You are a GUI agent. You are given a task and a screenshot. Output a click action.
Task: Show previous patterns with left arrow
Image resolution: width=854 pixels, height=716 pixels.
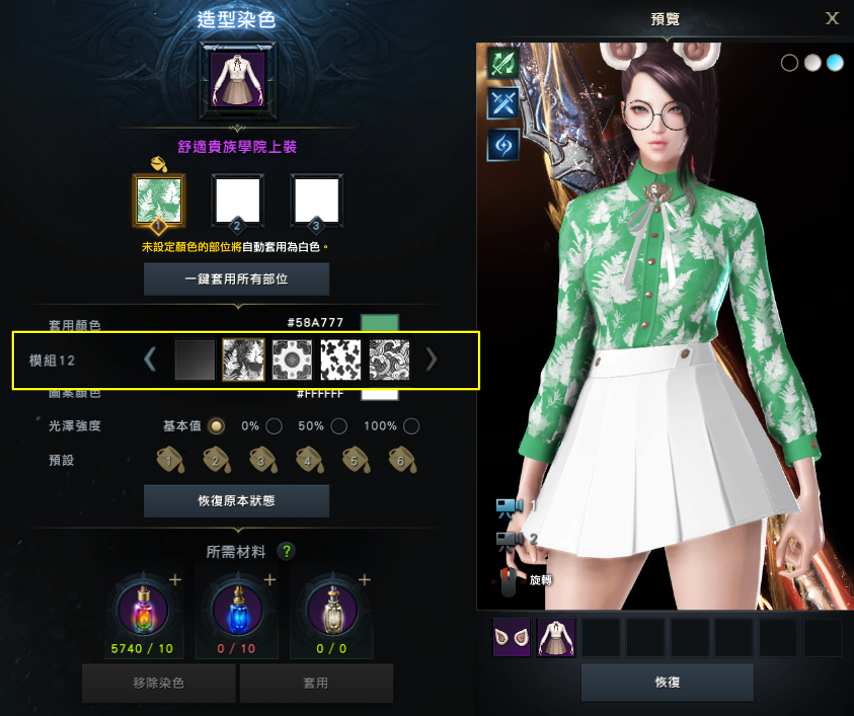point(150,359)
